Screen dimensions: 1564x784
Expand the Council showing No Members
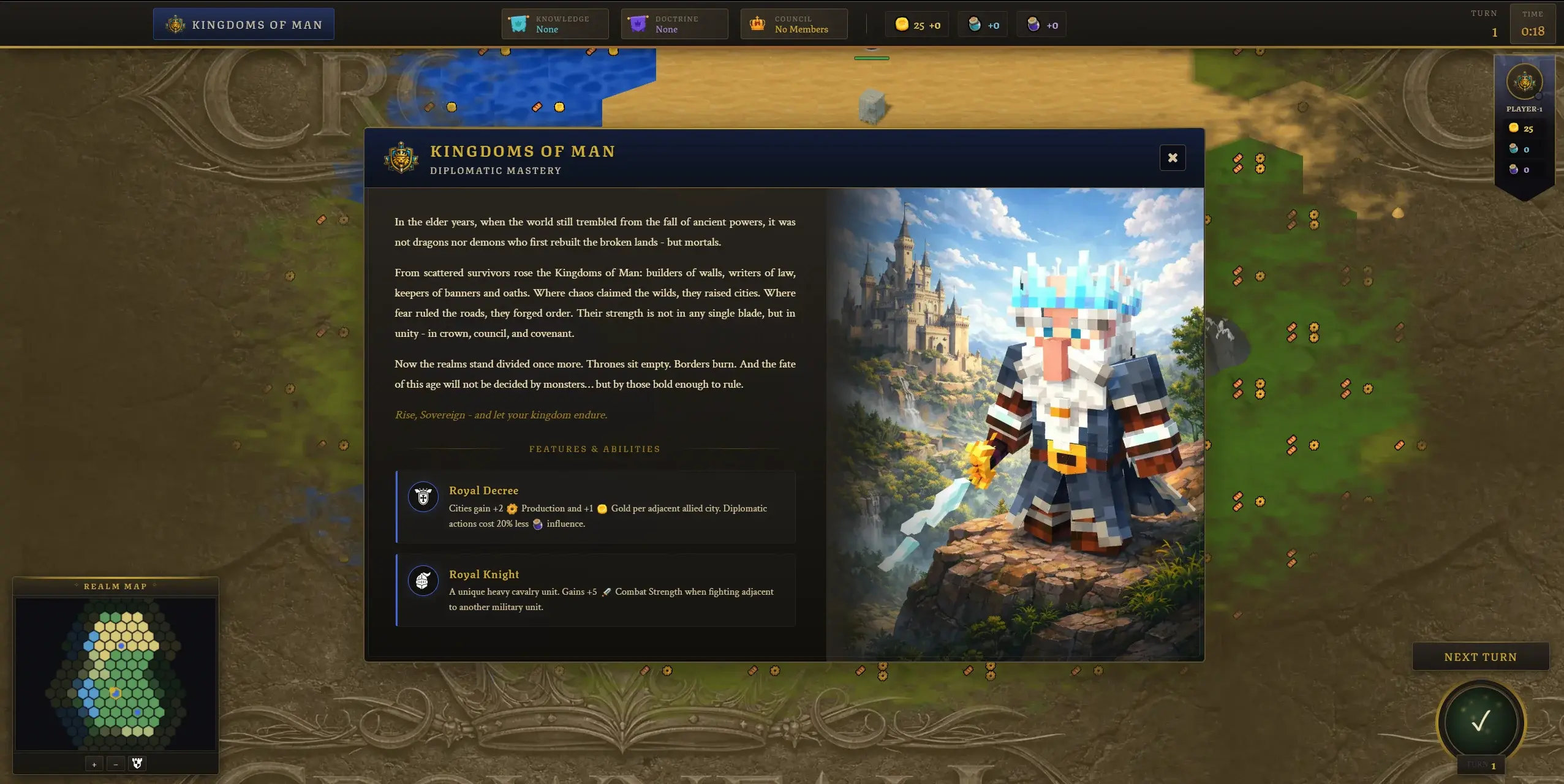click(x=793, y=23)
